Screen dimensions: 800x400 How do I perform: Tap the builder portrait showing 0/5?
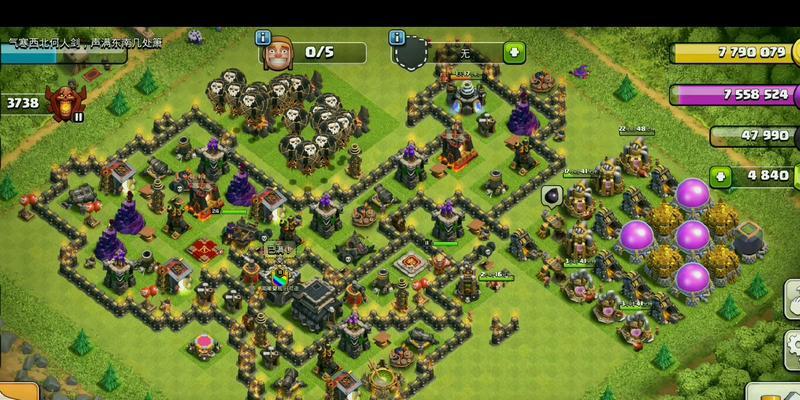pos(277,54)
